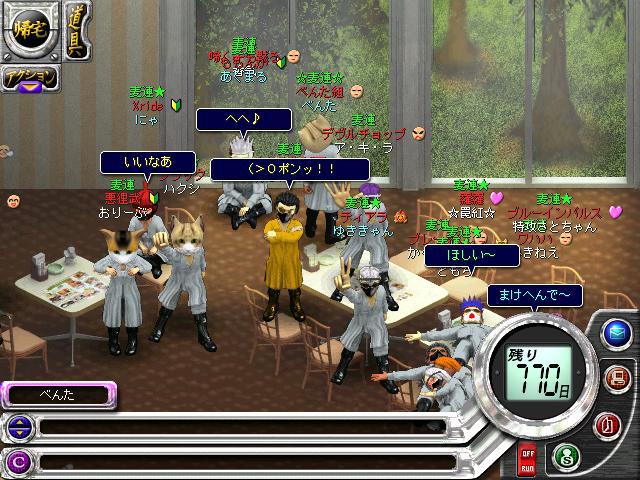
Task: Focus the upper chat text bar
Action: pos(250,428)
